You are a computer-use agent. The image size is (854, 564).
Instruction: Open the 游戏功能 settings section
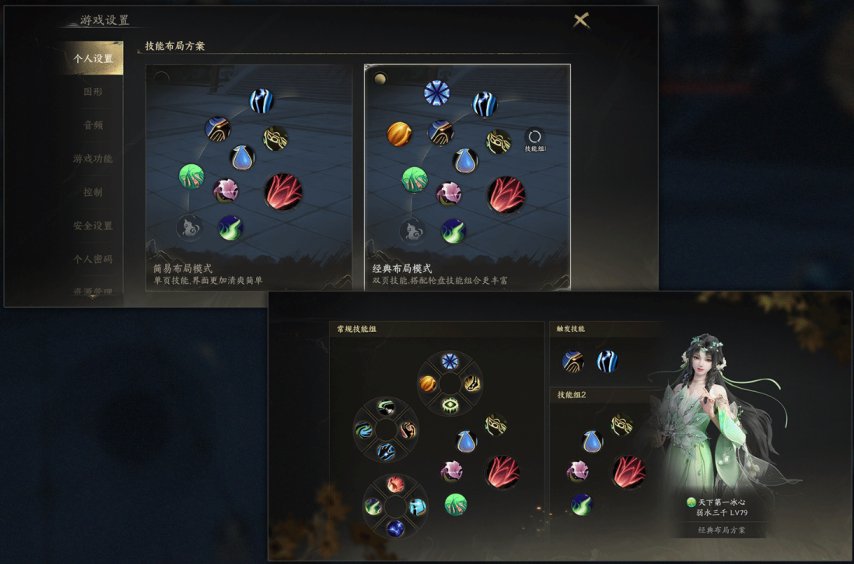[x=93, y=159]
